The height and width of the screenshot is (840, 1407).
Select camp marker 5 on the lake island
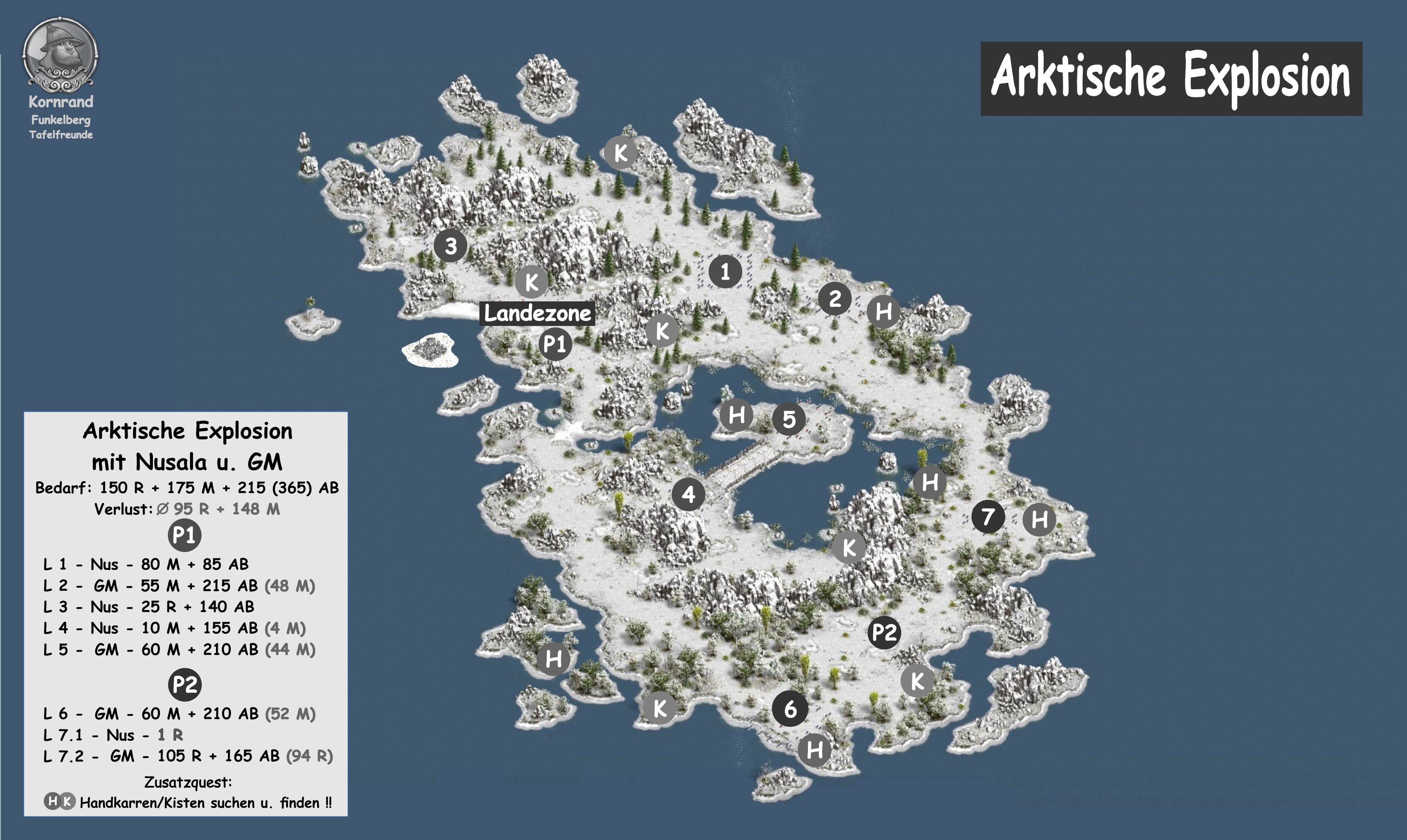tap(789, 419)
